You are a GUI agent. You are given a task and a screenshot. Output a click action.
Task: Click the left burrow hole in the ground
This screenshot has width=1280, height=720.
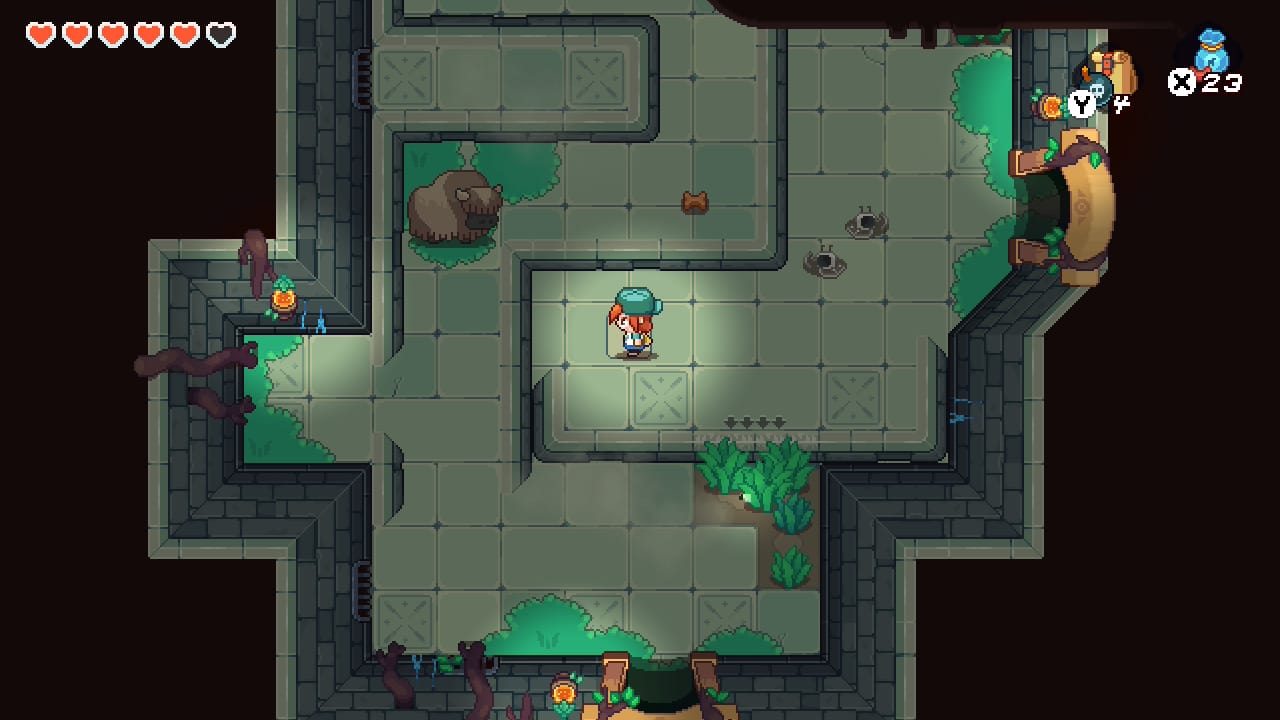pyautogui.click(x=824, y=262)
